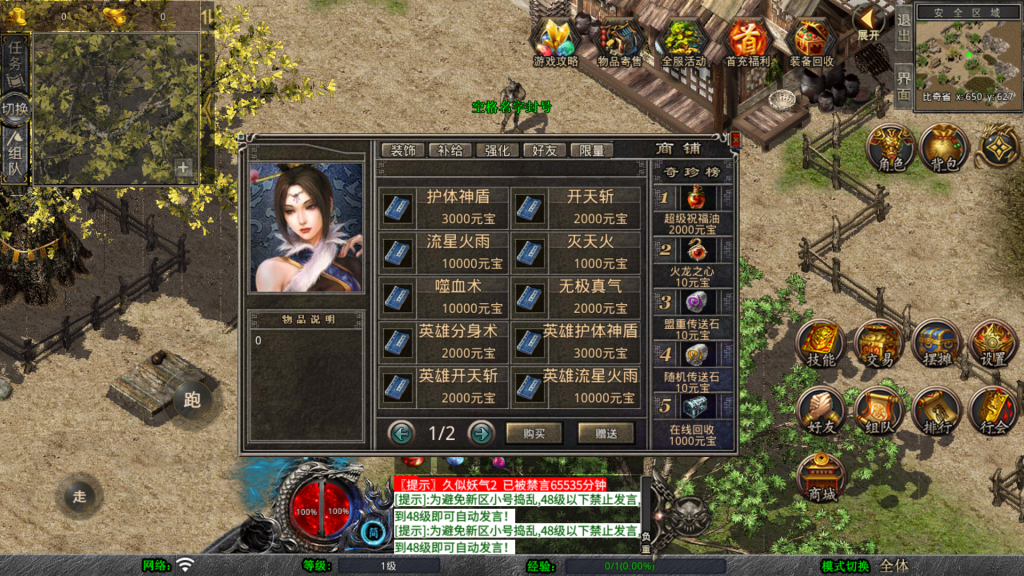Screen dimensions: 1024x576
Task: Go to next shop page arrow
Action: pyautogui.click(x=481, y=433)
